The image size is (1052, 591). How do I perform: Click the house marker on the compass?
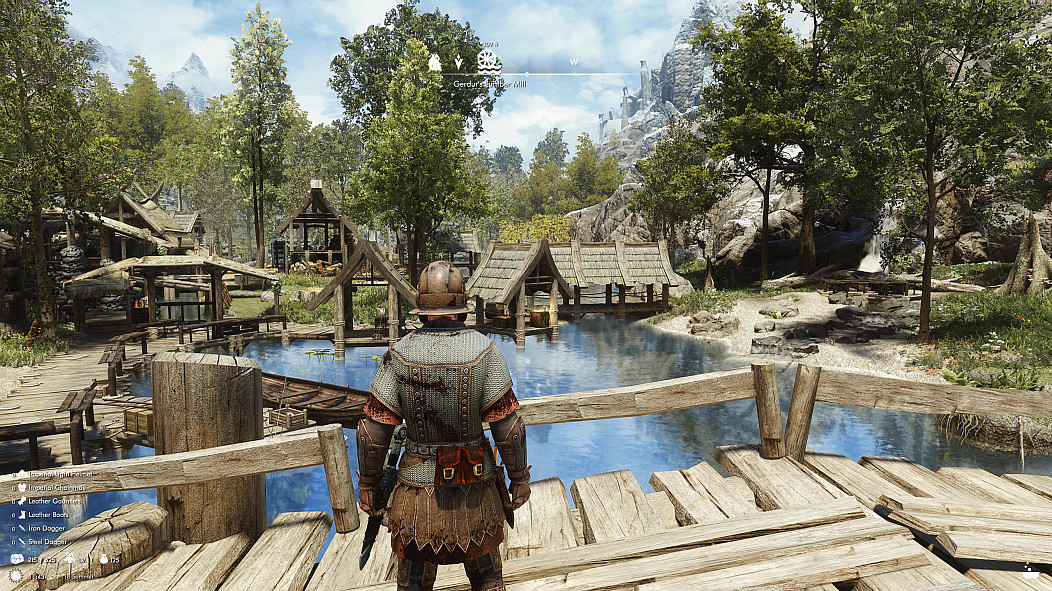tap(435, 62)
